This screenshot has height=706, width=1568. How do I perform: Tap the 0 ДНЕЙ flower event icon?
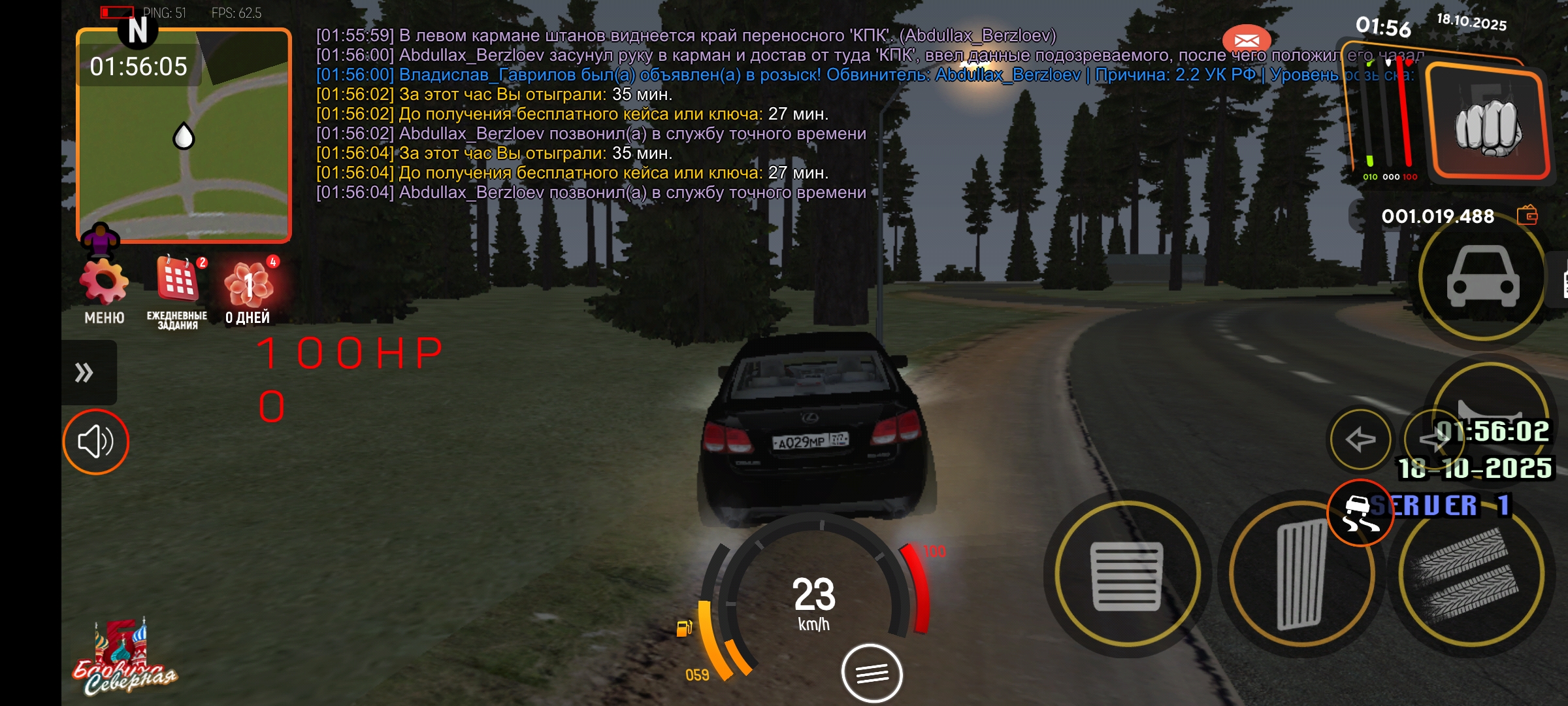pyautogui.click(x=249, y=284)
